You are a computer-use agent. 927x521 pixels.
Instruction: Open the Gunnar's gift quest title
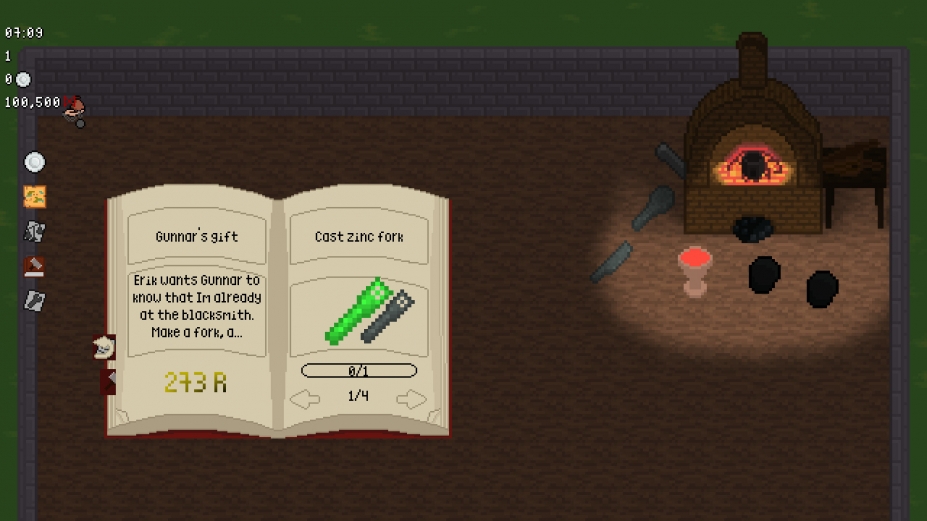pyautogui.click(x=197, y=238)
